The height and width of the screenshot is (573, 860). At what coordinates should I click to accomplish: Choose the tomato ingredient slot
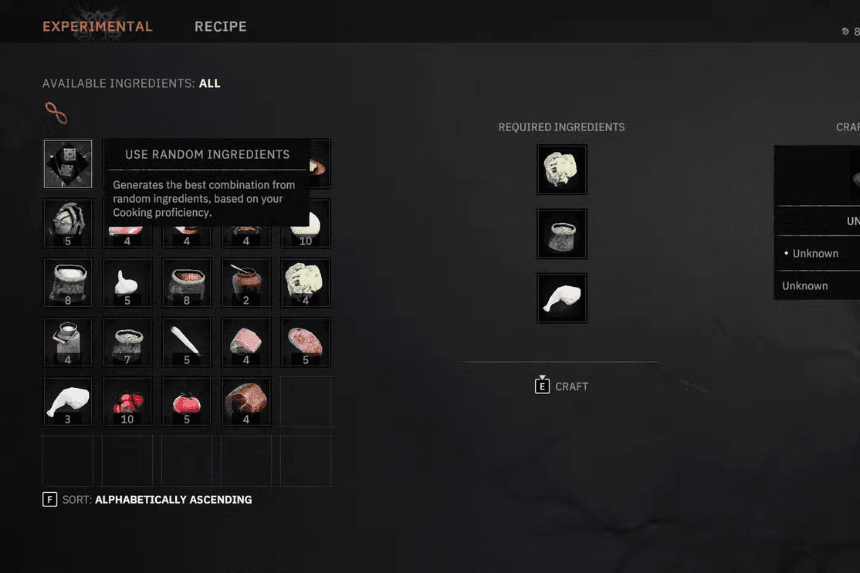pos(186,401)
